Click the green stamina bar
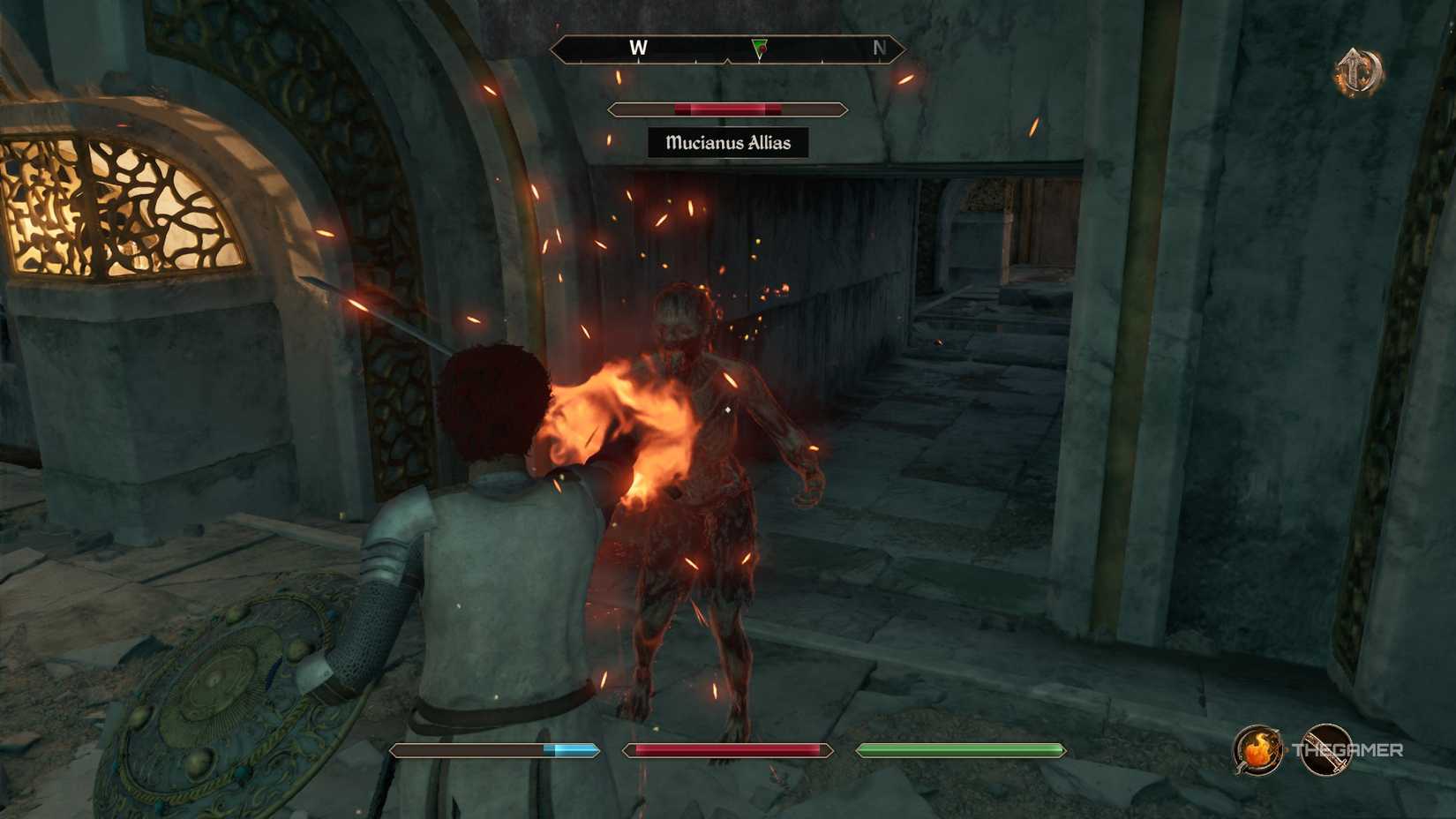1456x819 pixels. tap(957, 749)
